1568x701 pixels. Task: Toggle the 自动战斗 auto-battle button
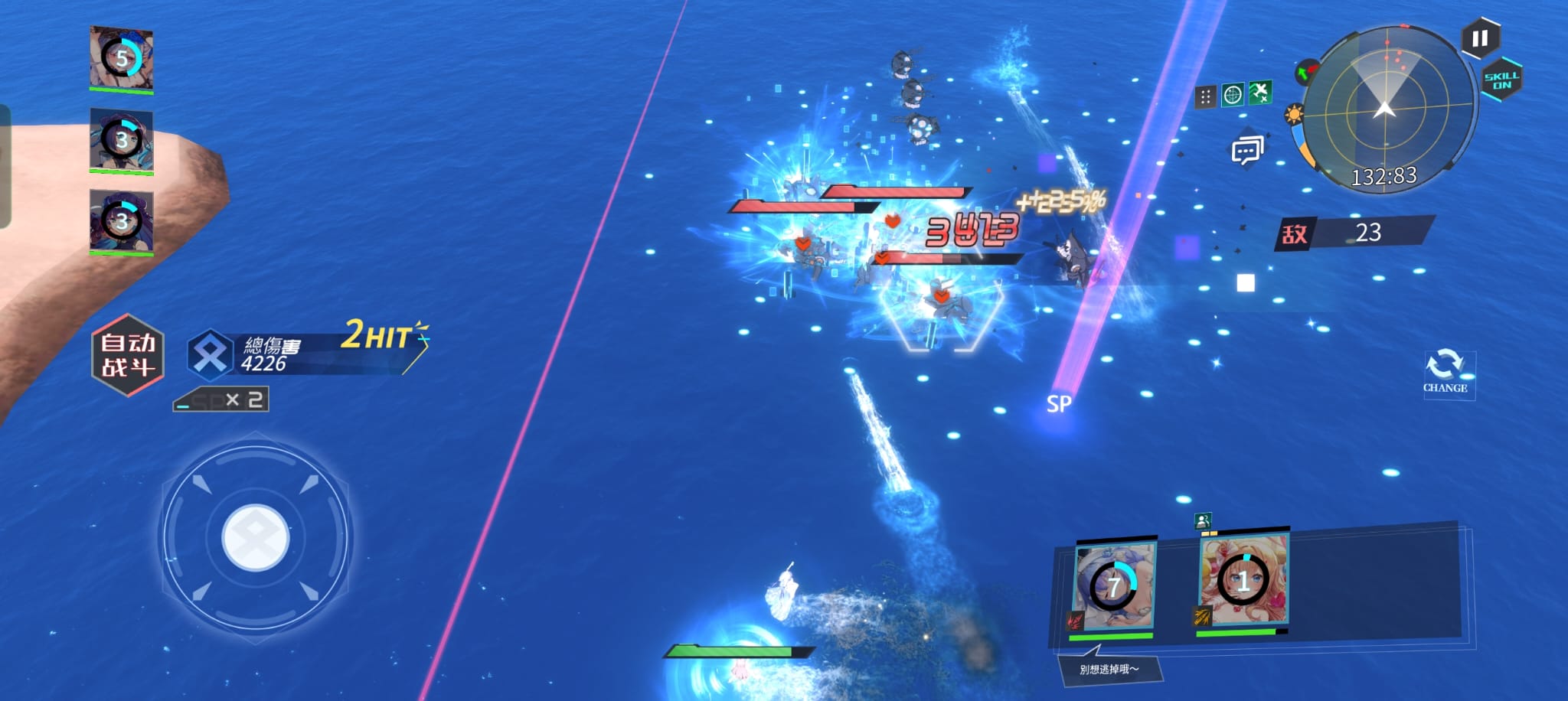pos(128,355)
